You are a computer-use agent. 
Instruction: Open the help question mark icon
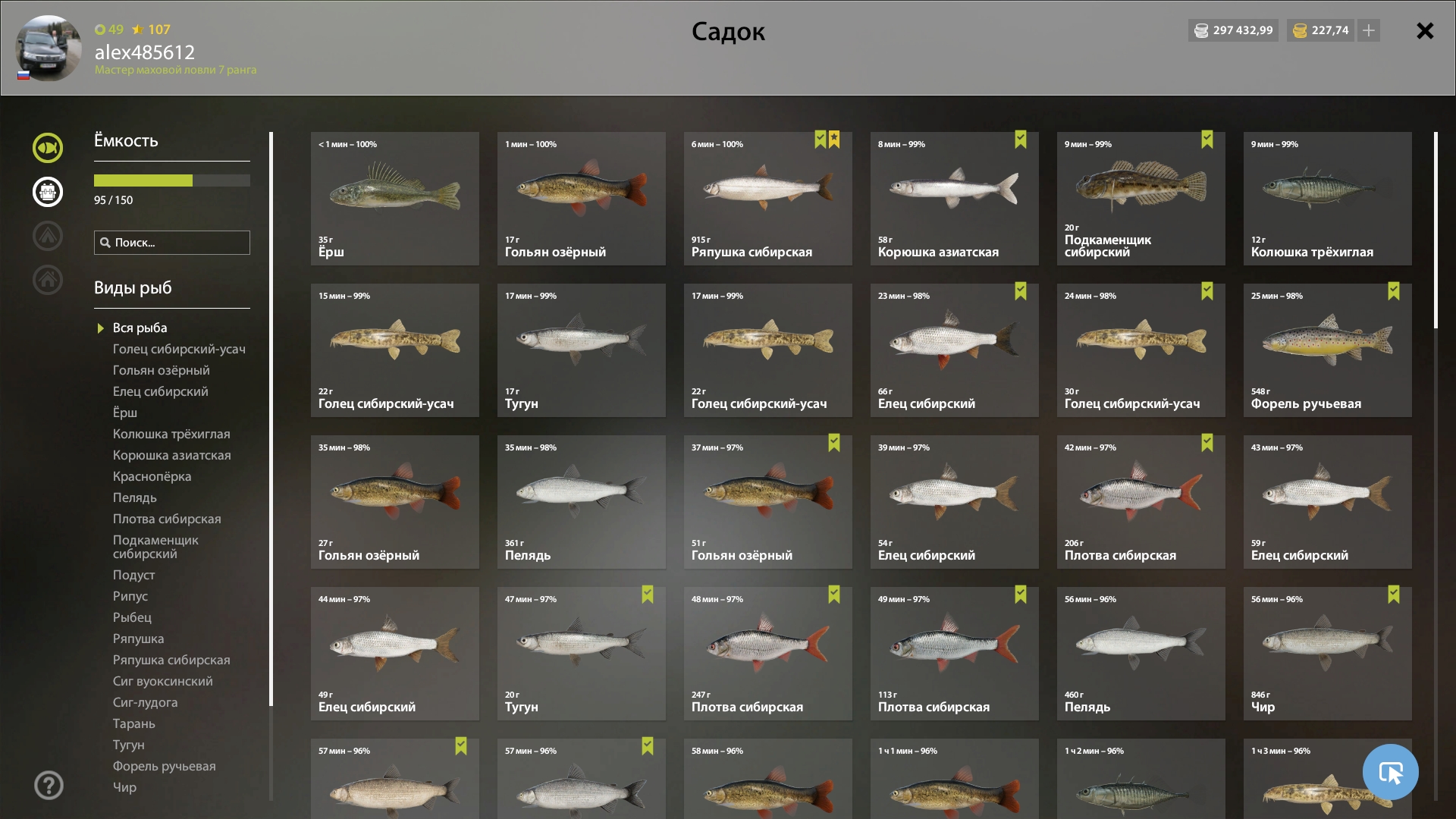49,785
